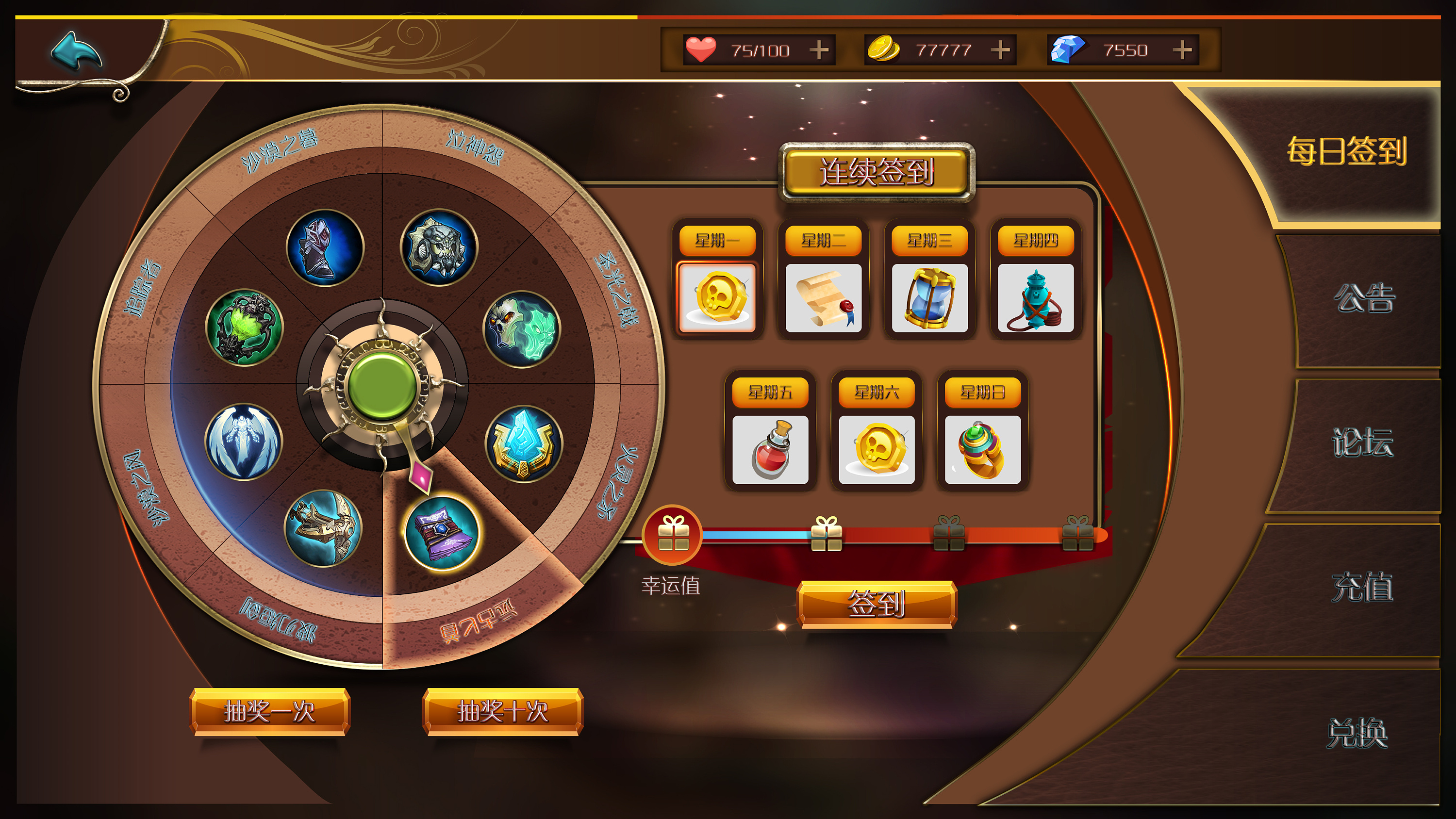Screen dimensions: 1456x819
Task: Sign in using the 签到 button
Action: point(877,604)
